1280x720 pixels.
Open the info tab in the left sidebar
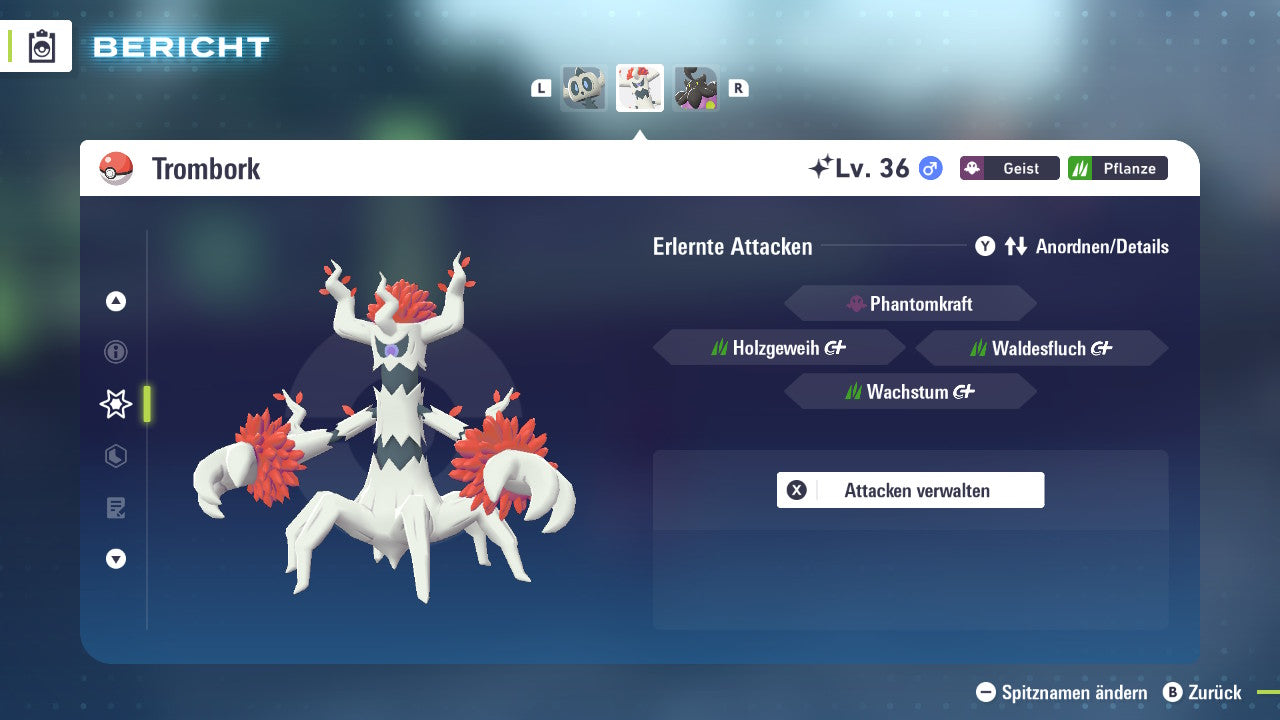coord(115,352)
